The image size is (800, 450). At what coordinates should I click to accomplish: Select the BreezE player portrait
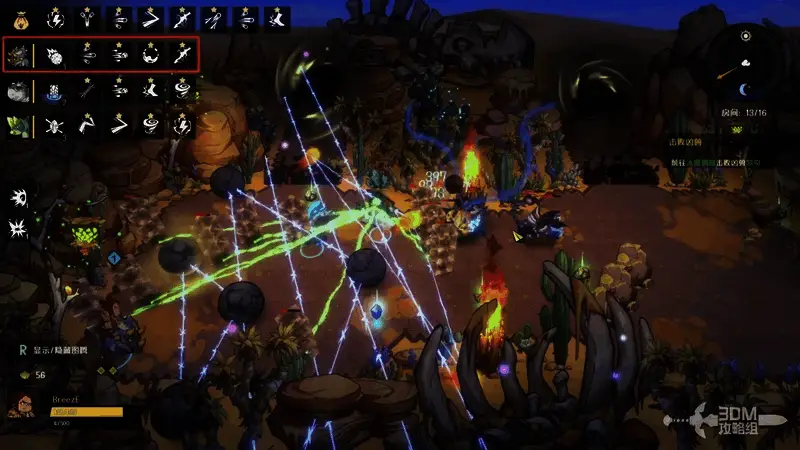pyautogui.click(x=20, y=406)
